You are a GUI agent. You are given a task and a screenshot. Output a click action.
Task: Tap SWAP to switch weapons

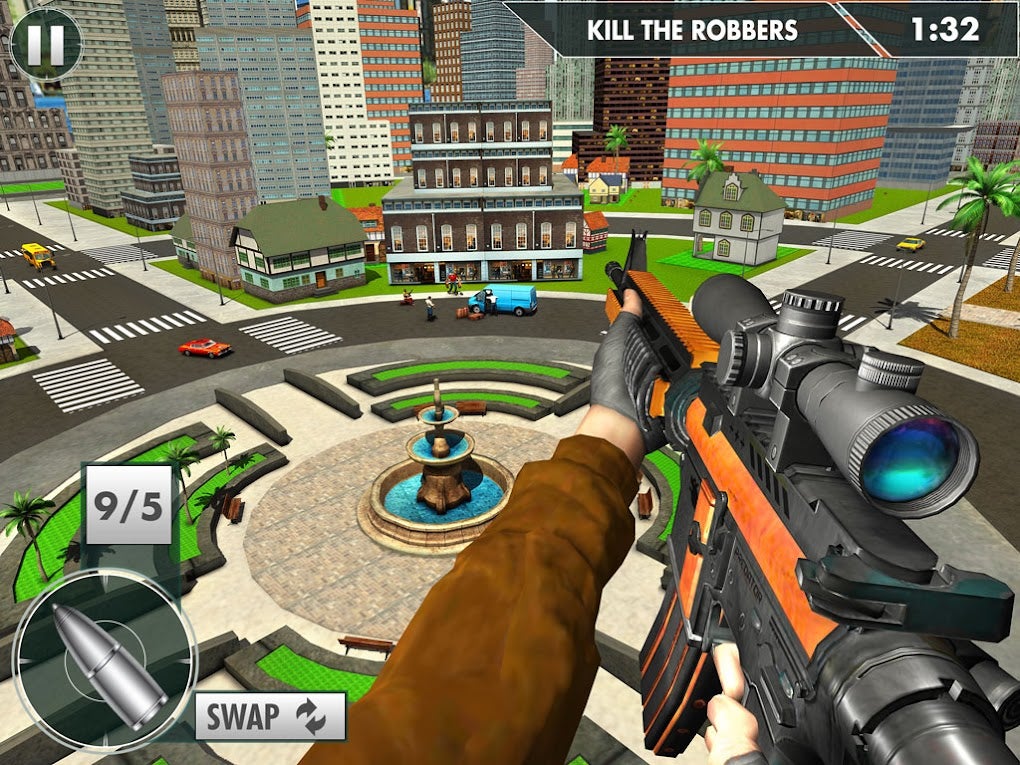coord(270,716)
